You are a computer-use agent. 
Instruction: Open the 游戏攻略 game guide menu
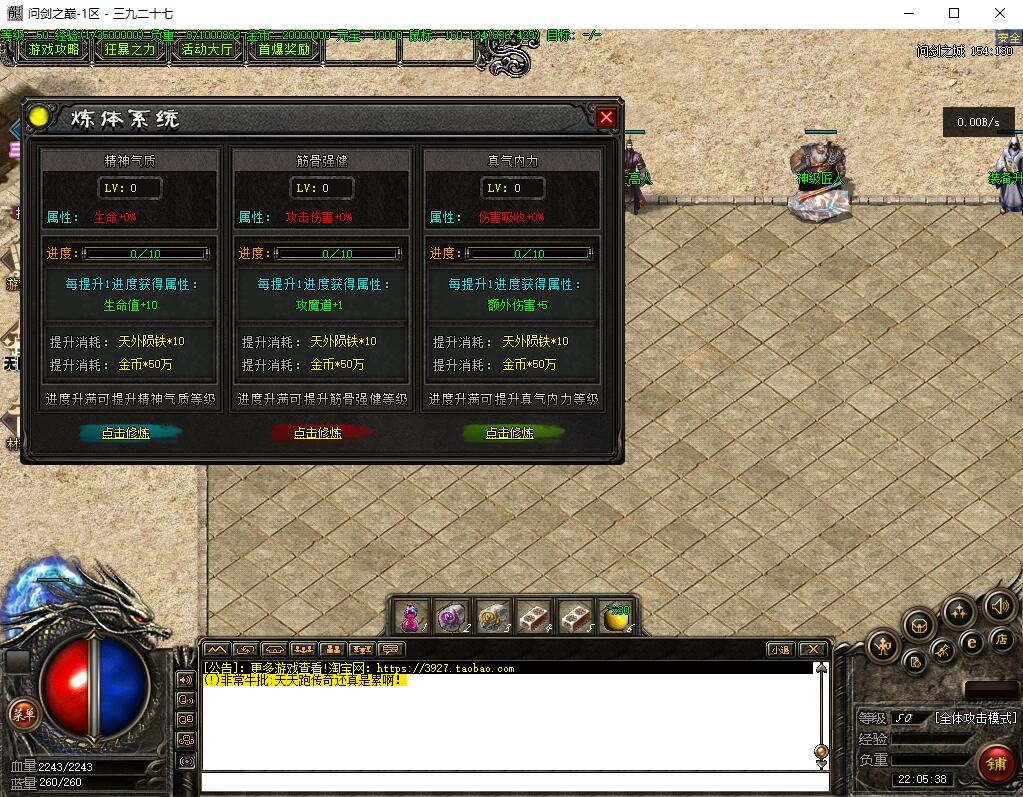pos(54,49)
